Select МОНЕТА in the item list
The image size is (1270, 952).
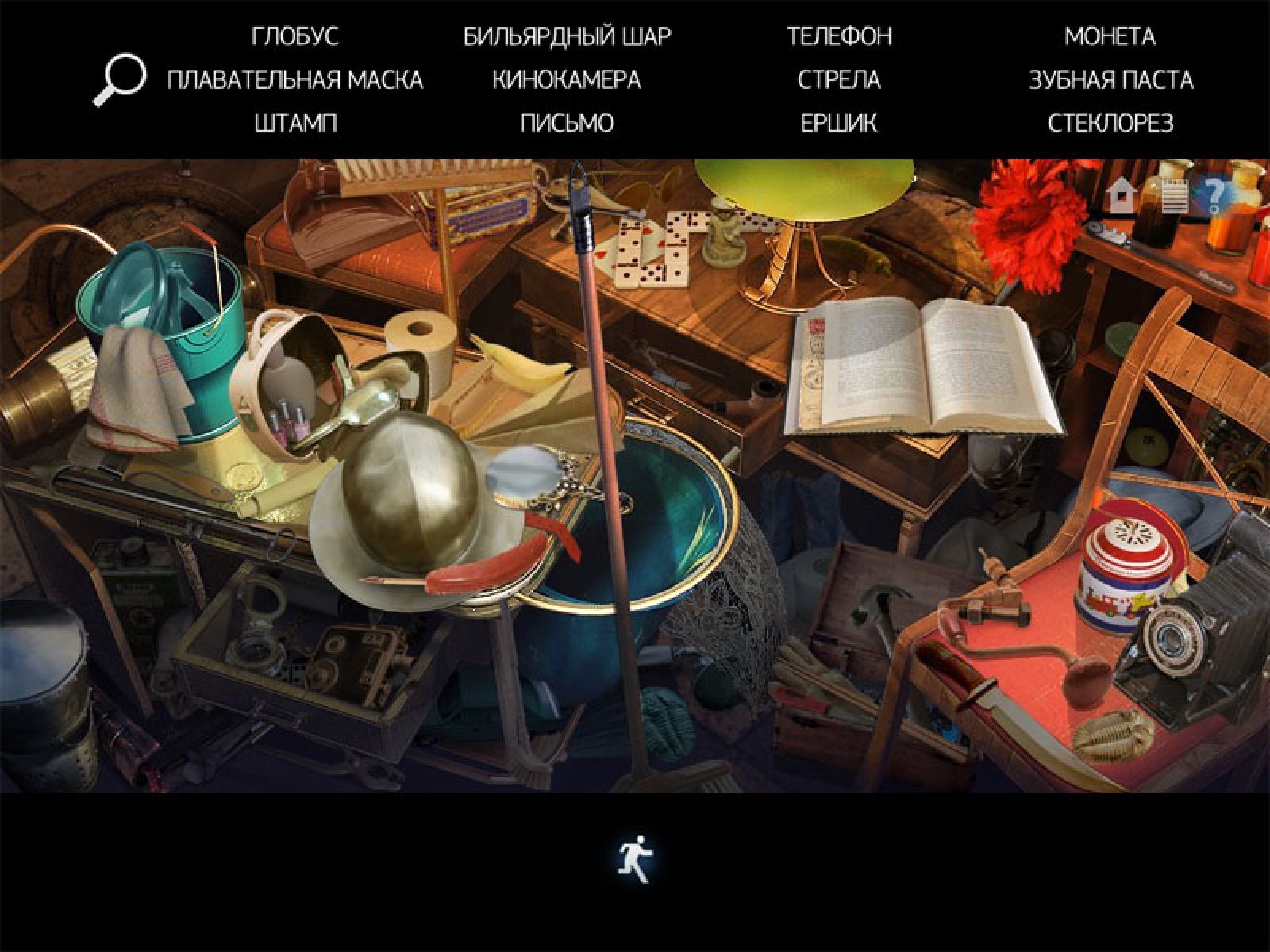1110,36
